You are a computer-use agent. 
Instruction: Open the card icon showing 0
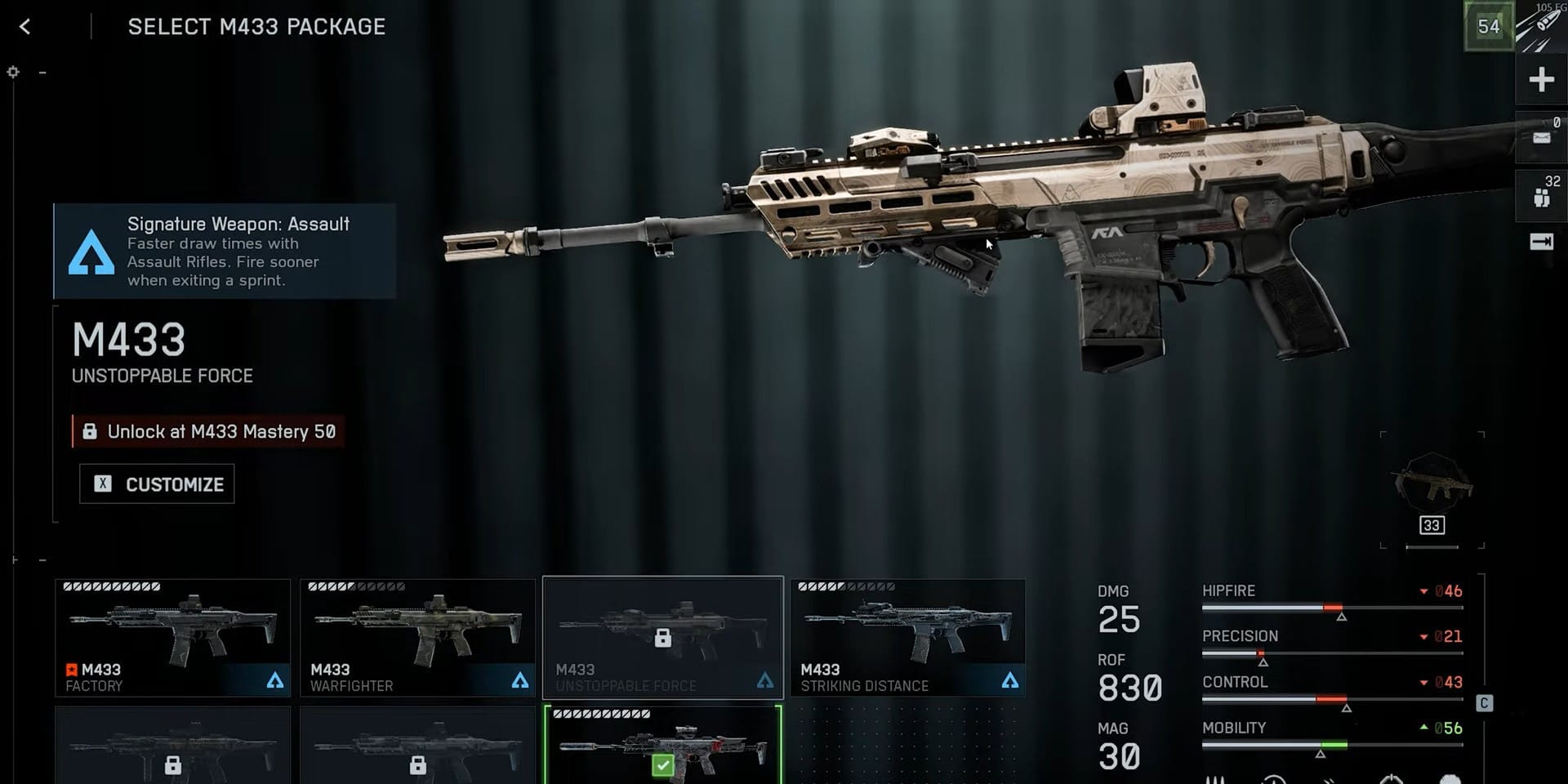click(x=1541, y=138)
